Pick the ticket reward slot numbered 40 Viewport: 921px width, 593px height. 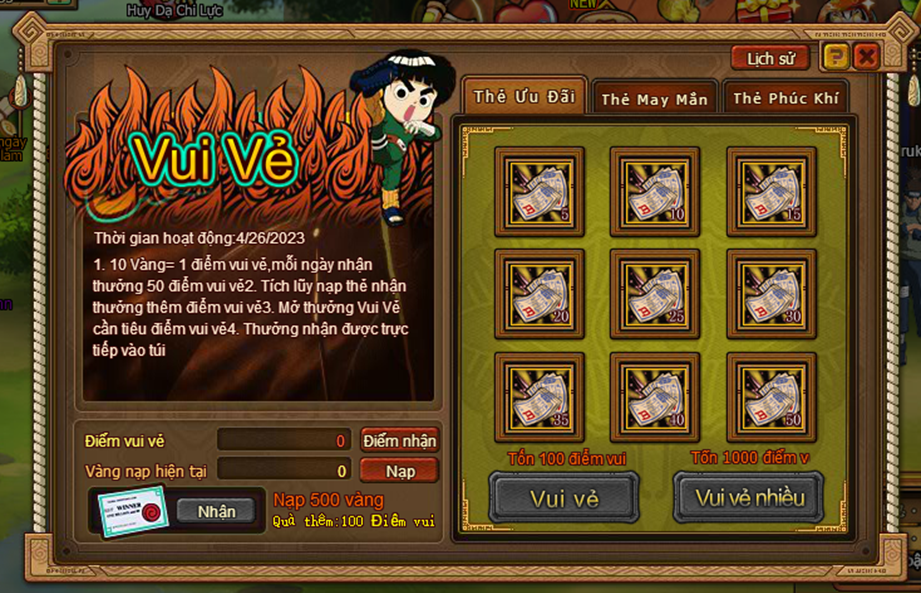point(655,397)
